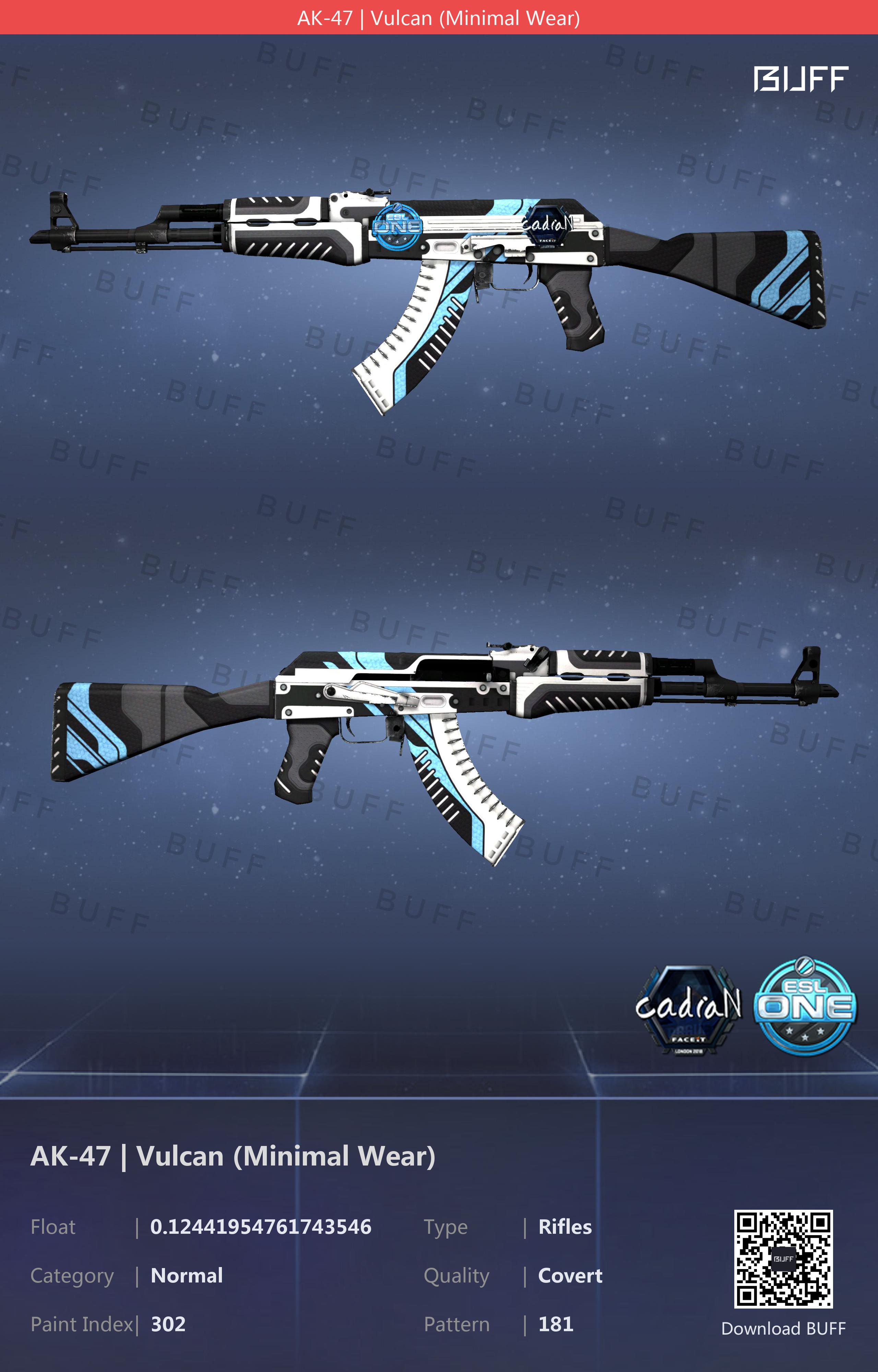
Task: Click the Download BUFF label
Action: [783, 1328]
